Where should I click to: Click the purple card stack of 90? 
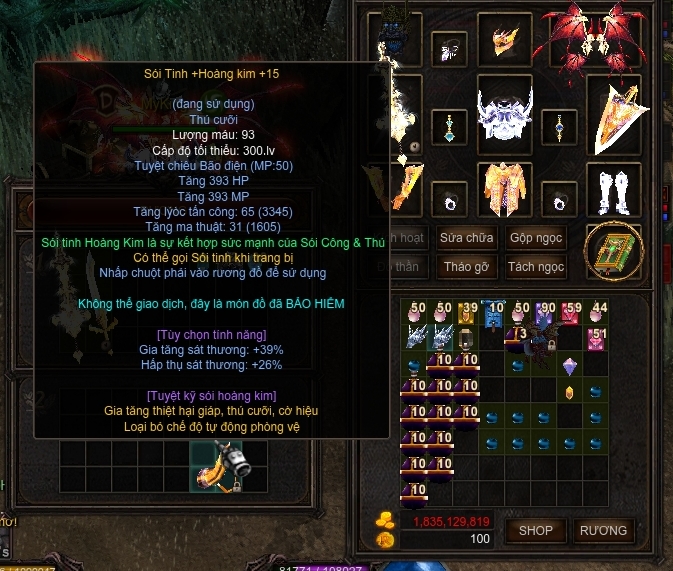[x=545, y=314]
